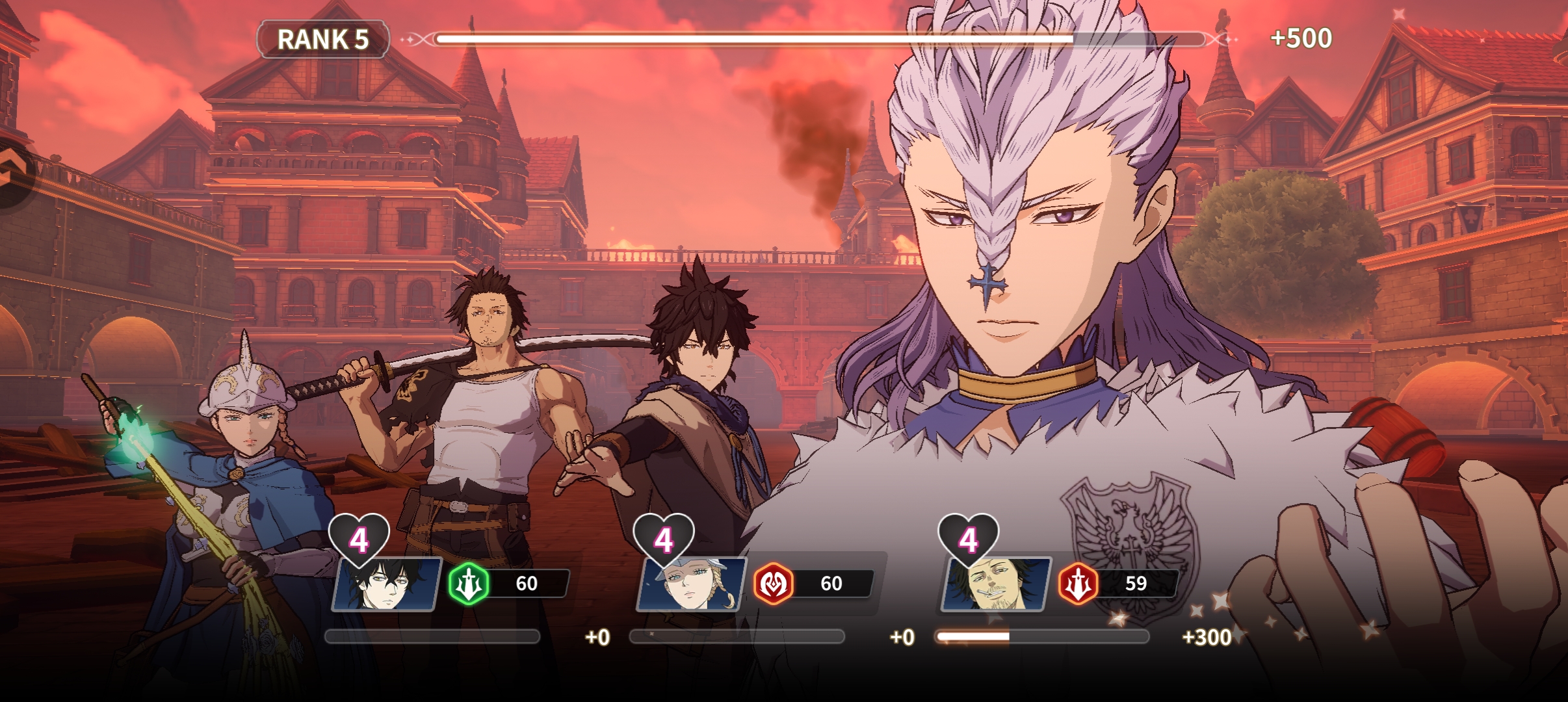
Task: Select Yami's character portrait
Action: [x=995, y=584]
